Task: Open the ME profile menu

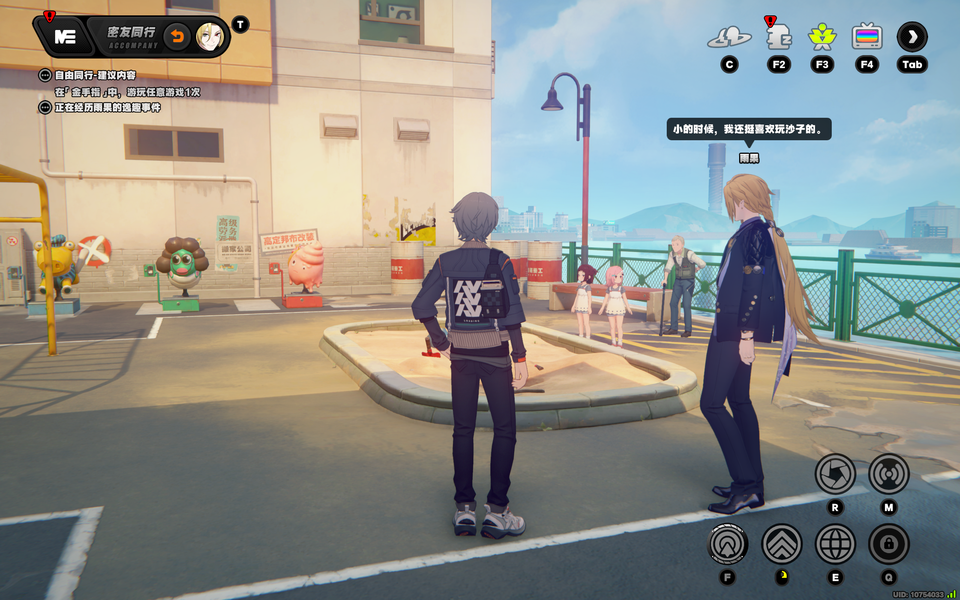Action: coord(66,37)
